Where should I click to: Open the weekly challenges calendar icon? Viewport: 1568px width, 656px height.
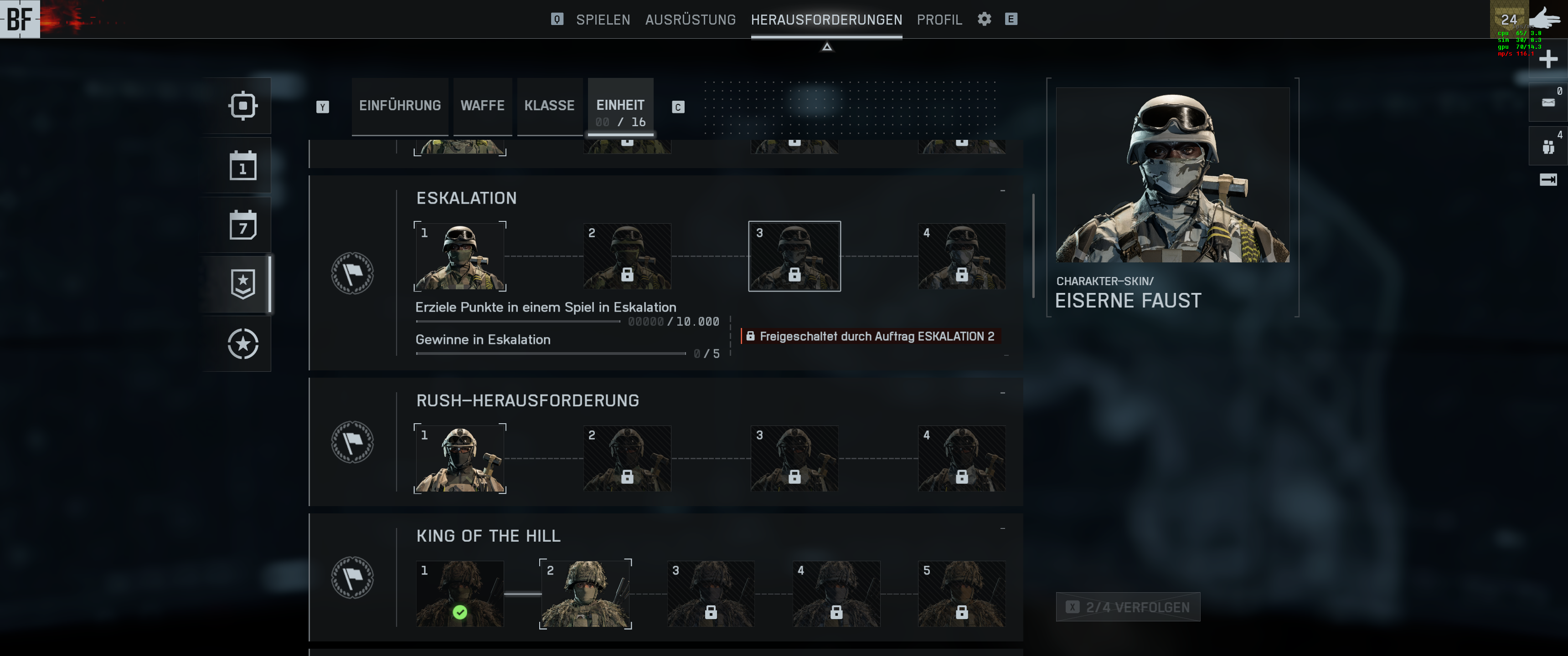tap(242, 225)
